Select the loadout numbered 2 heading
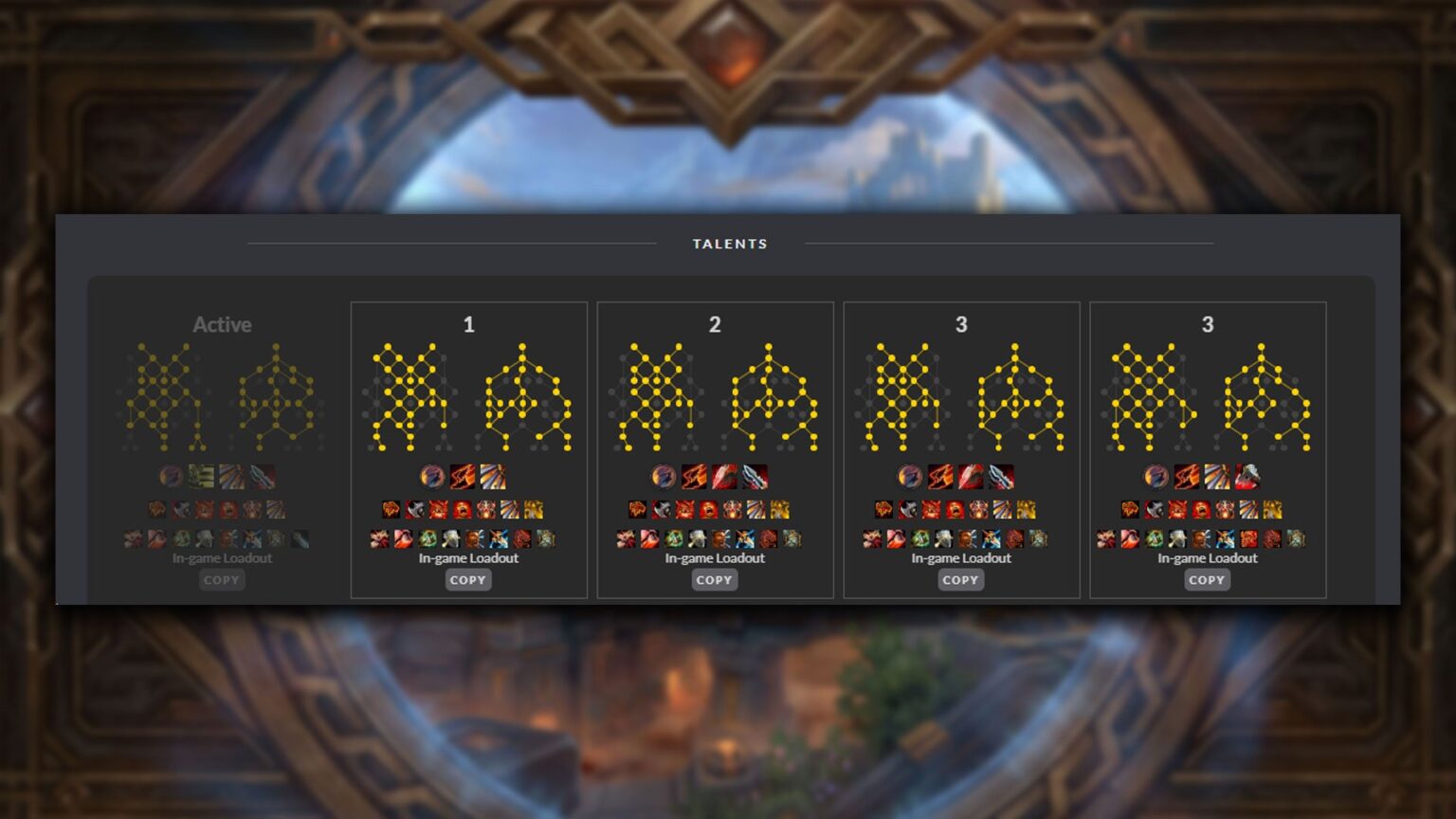 (x=715, y=325)
